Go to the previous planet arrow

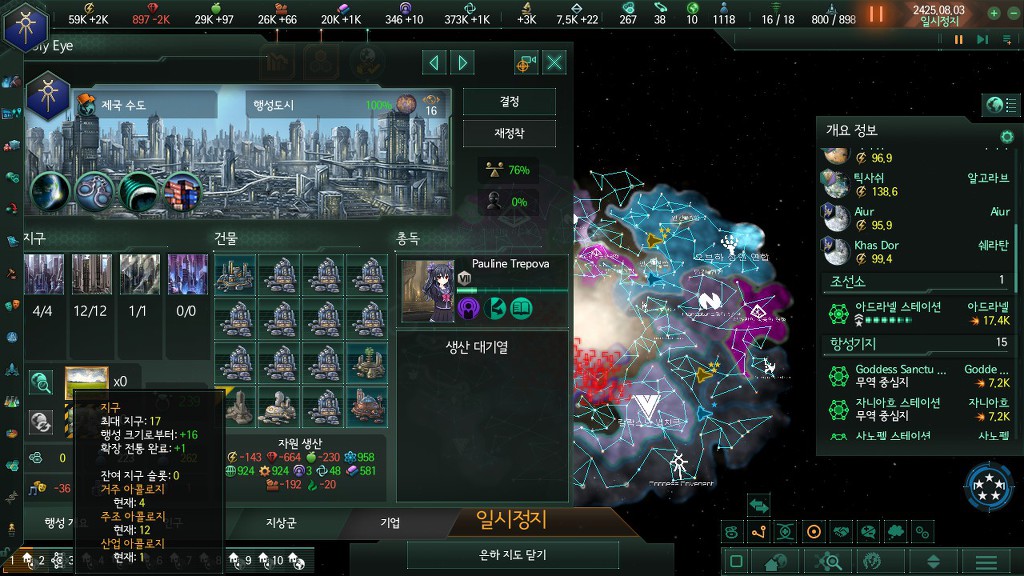point(434,63)
